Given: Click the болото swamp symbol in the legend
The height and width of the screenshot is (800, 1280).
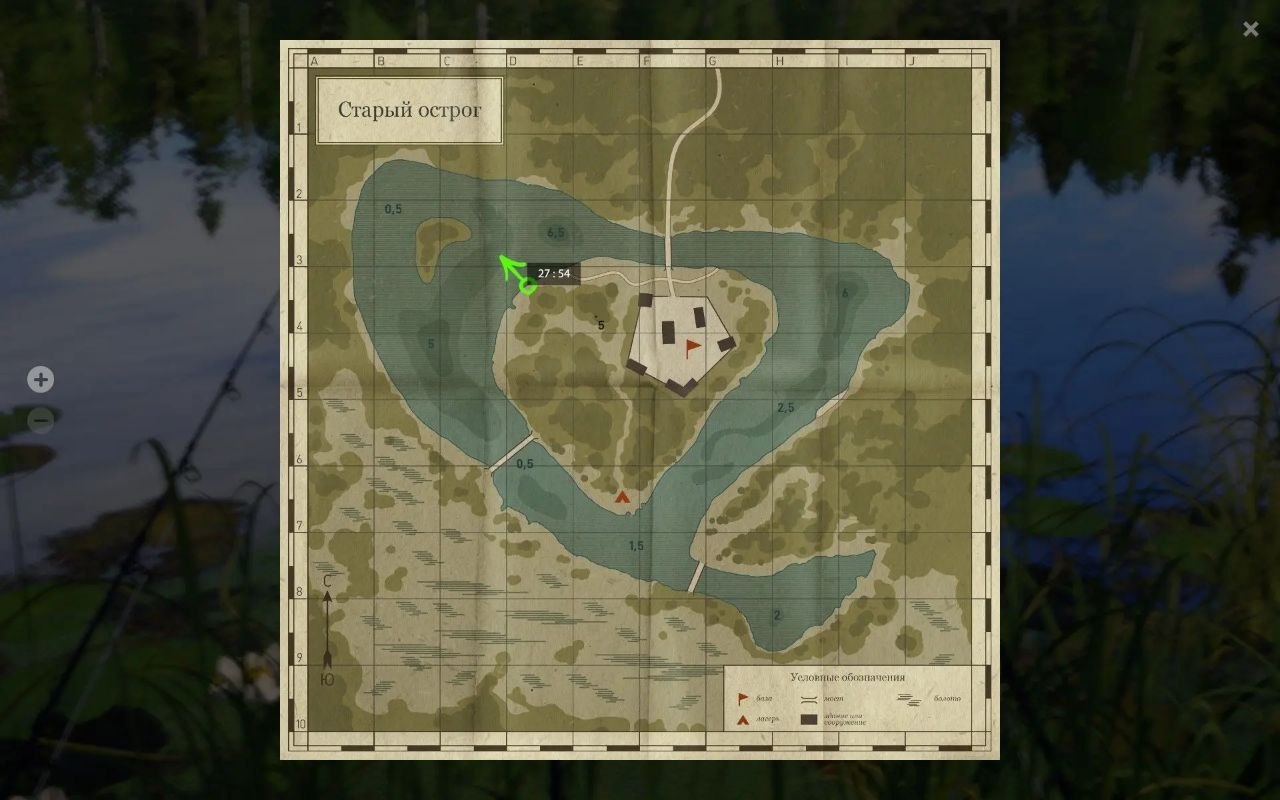Looking at the screenshot, I should tap(909, 699).
